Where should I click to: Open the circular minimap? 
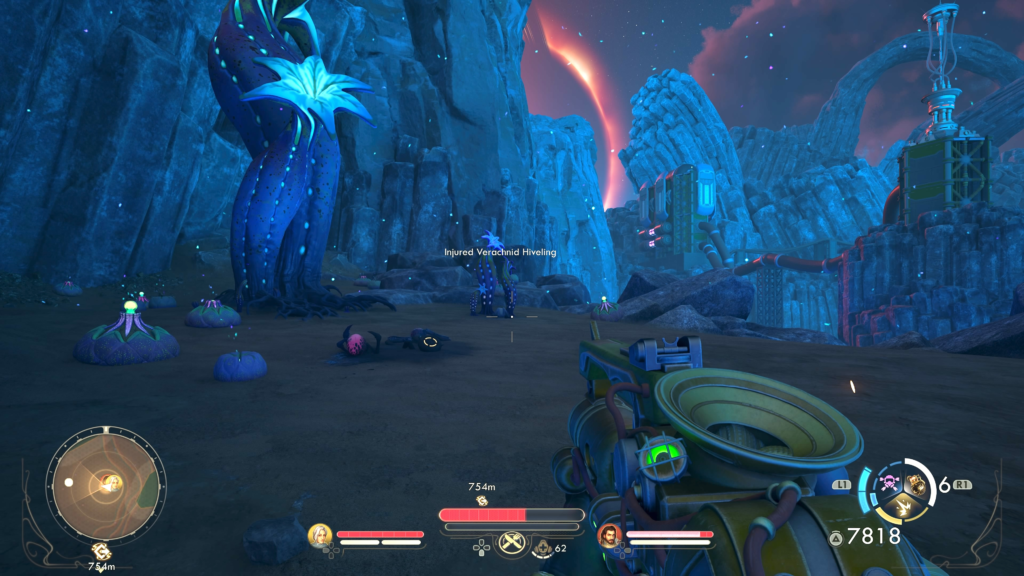pyautogui.click(x=105, y=485)
